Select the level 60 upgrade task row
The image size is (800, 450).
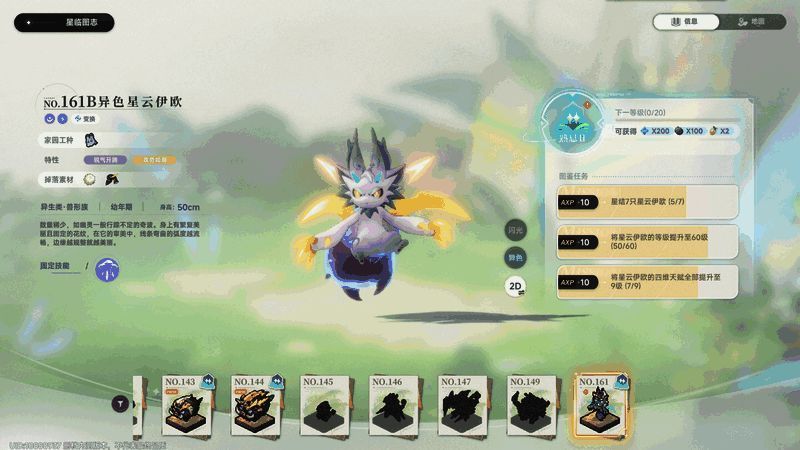click(647, 241)
